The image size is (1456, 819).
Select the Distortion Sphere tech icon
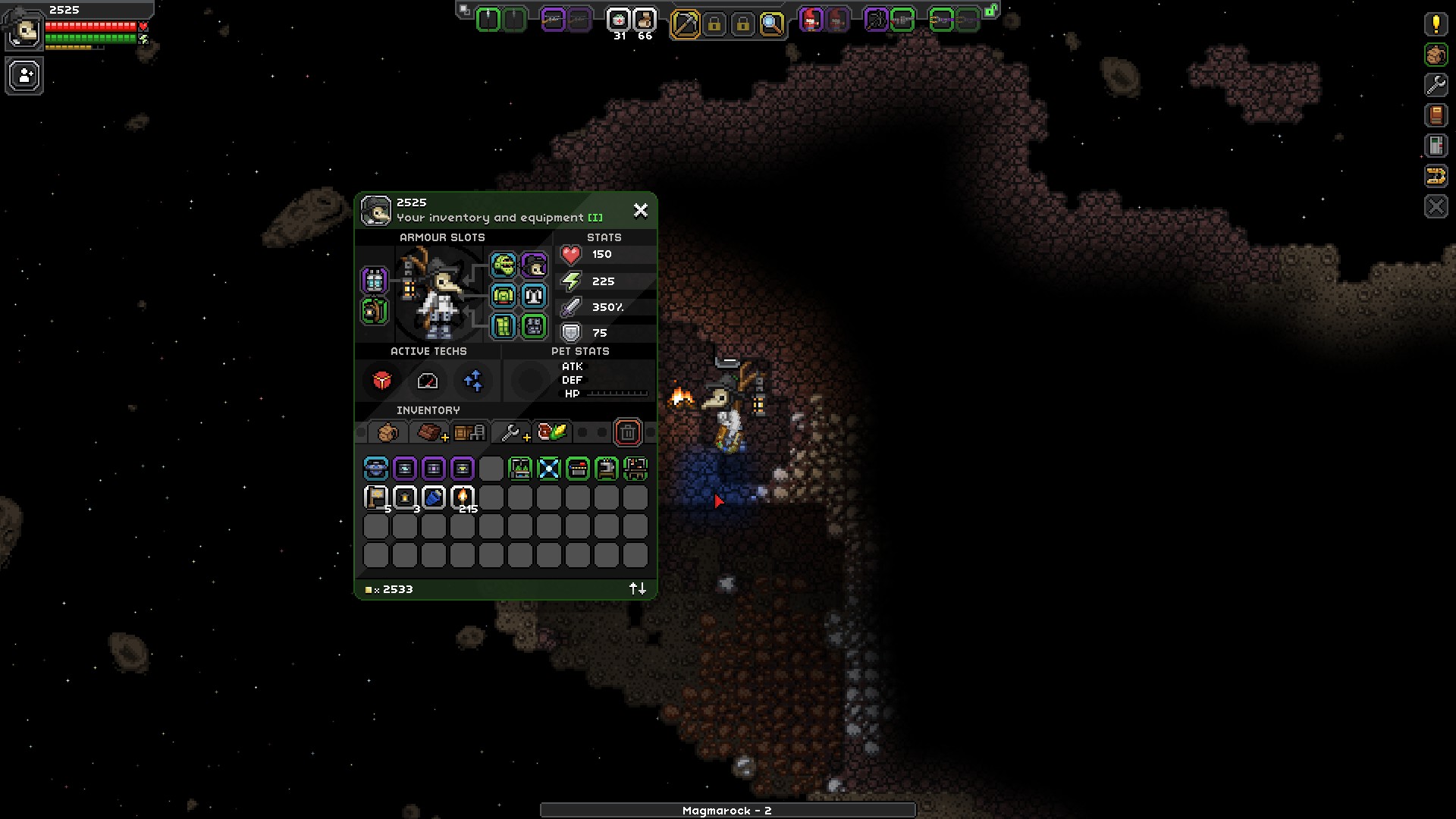(x=382, y=381)
